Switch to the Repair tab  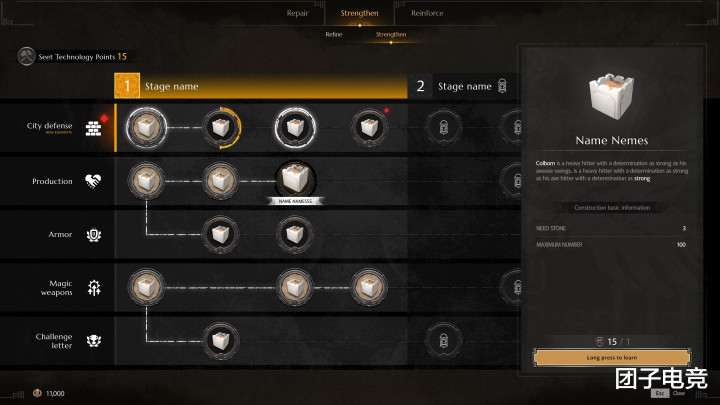pos(297,13)
